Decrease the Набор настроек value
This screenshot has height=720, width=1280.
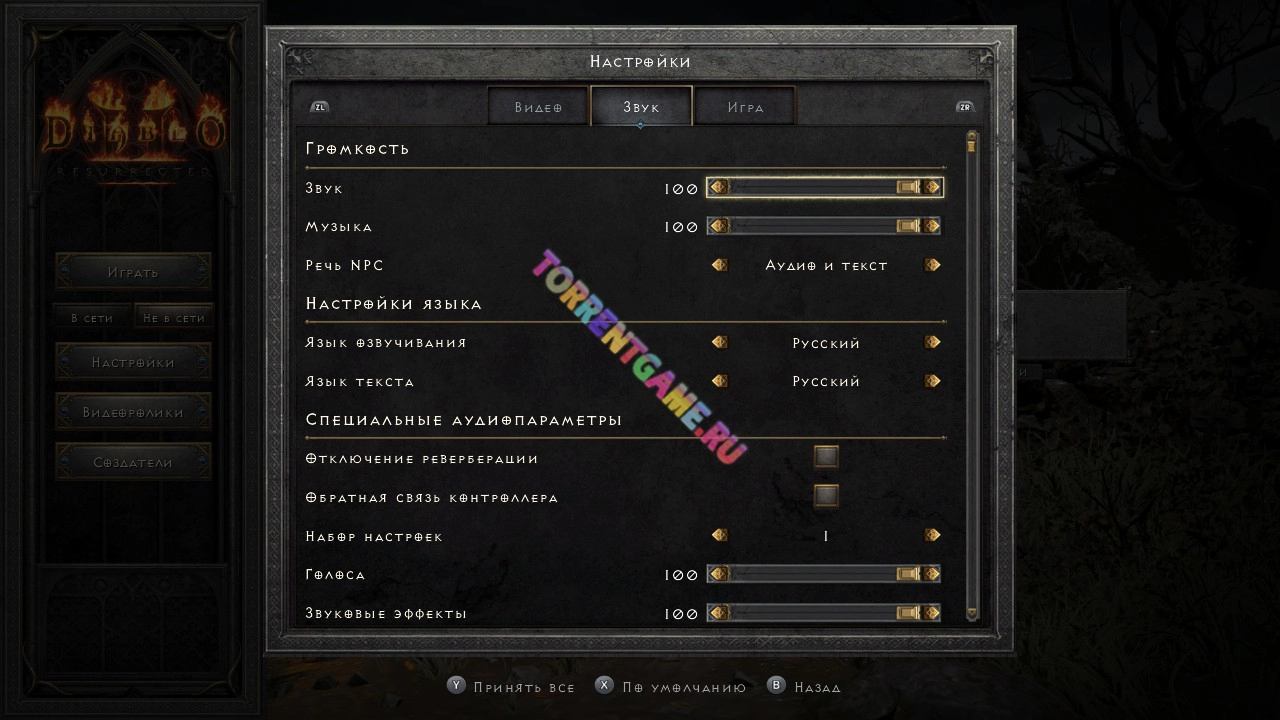coord(719,536)
